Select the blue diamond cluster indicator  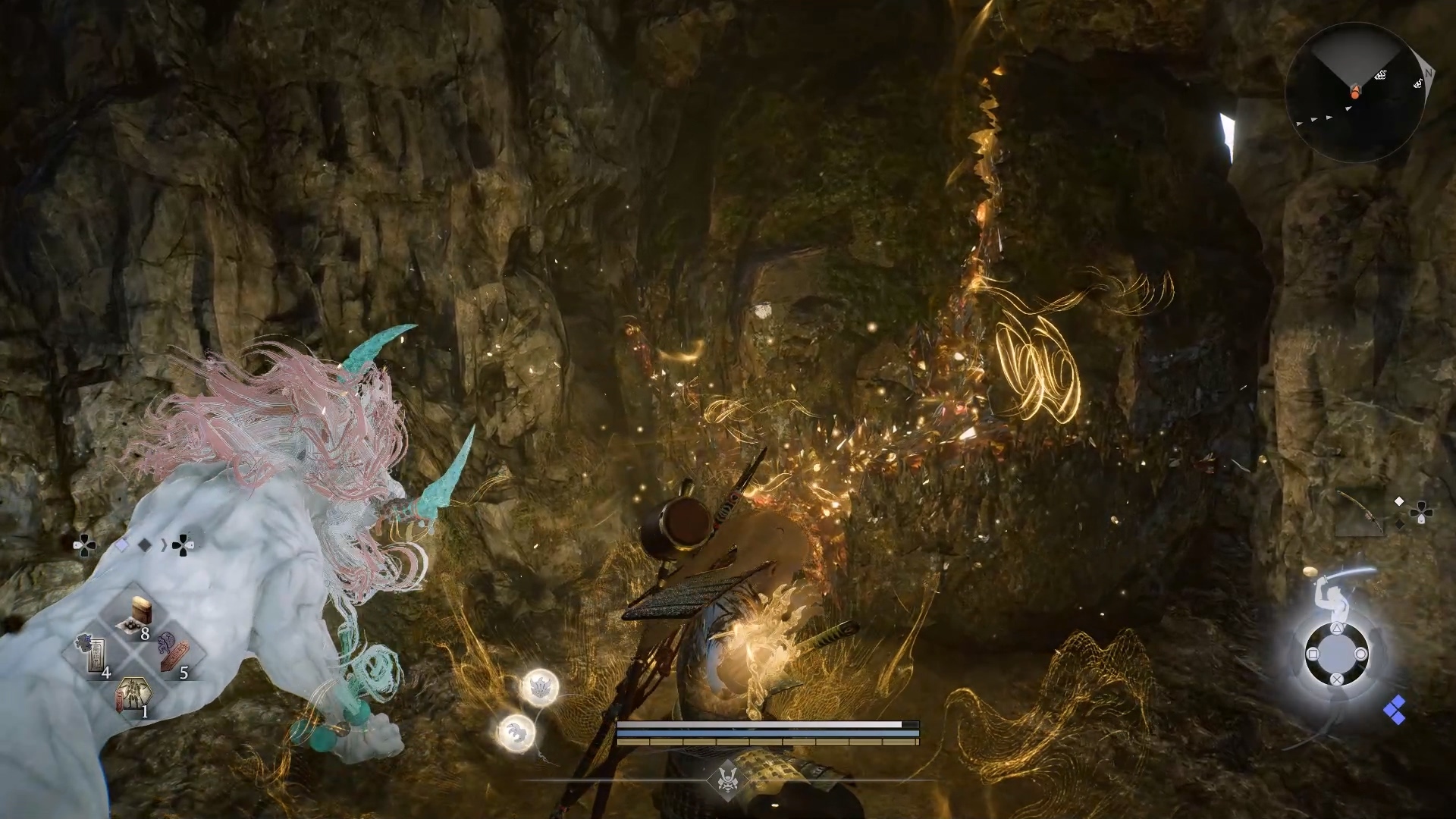(1394, 711)
